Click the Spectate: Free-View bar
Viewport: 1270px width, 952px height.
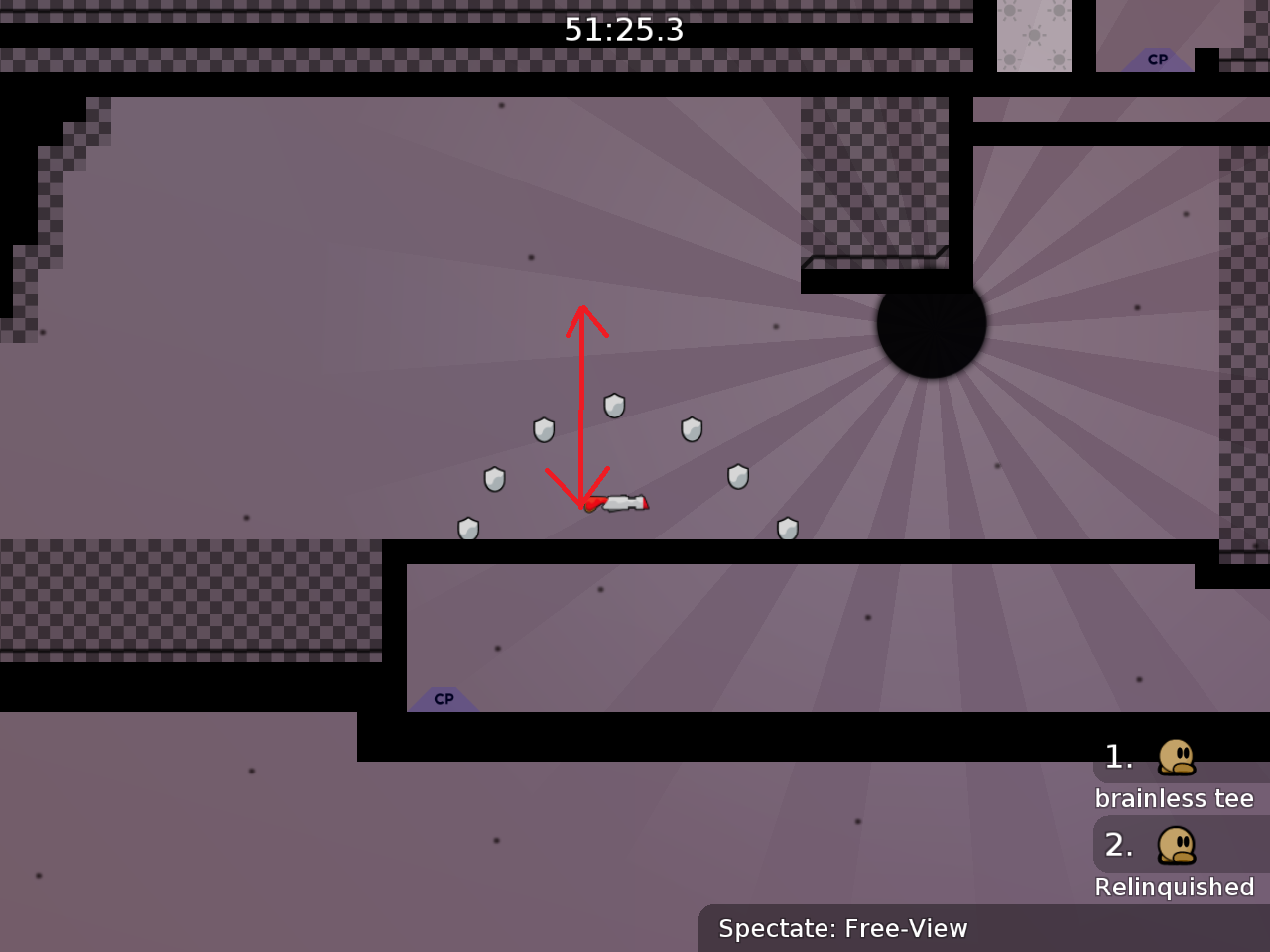click(x=842, y=929)
